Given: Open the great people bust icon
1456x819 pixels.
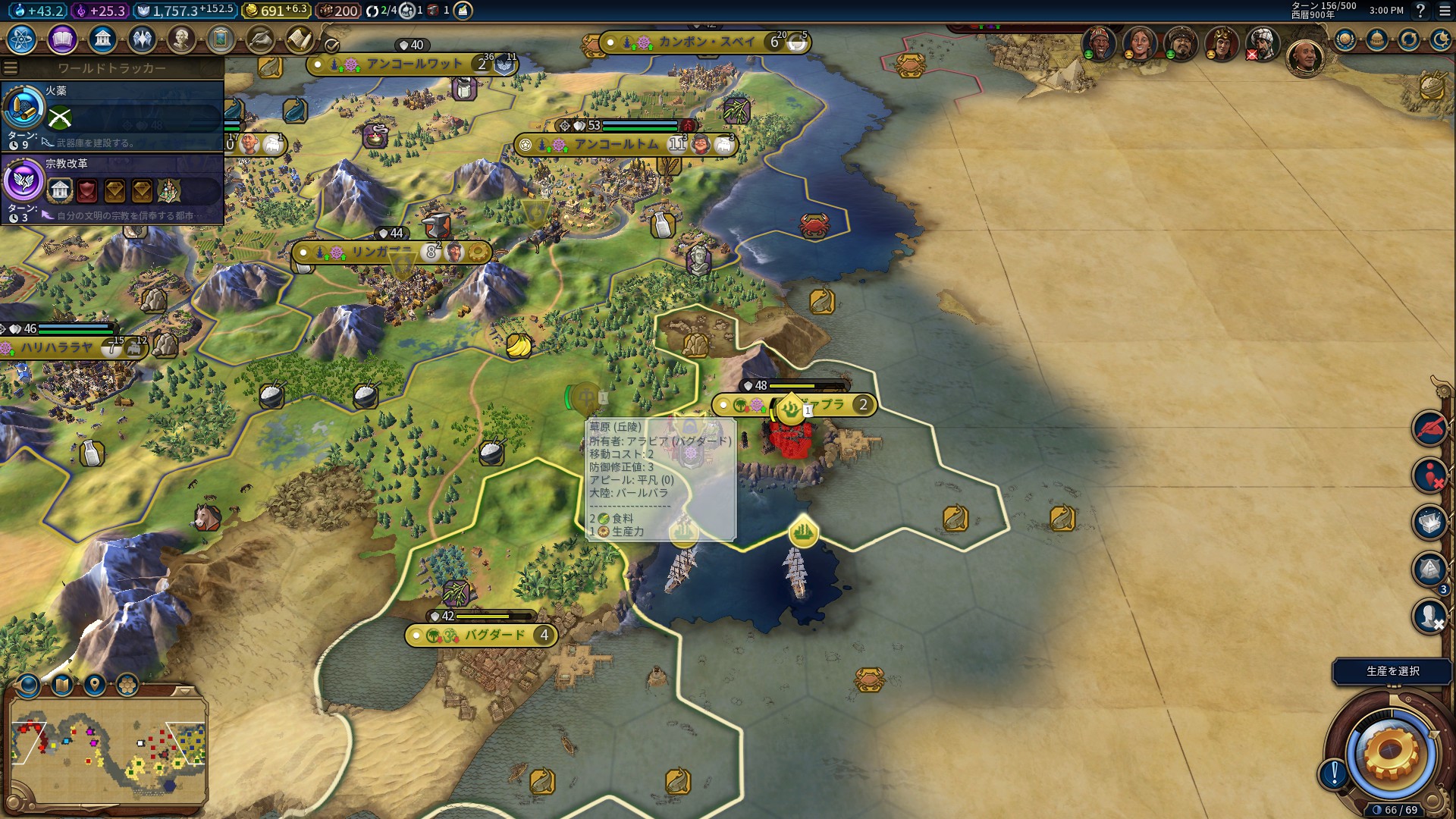Looking at the screenshot, I should point(181,39).
